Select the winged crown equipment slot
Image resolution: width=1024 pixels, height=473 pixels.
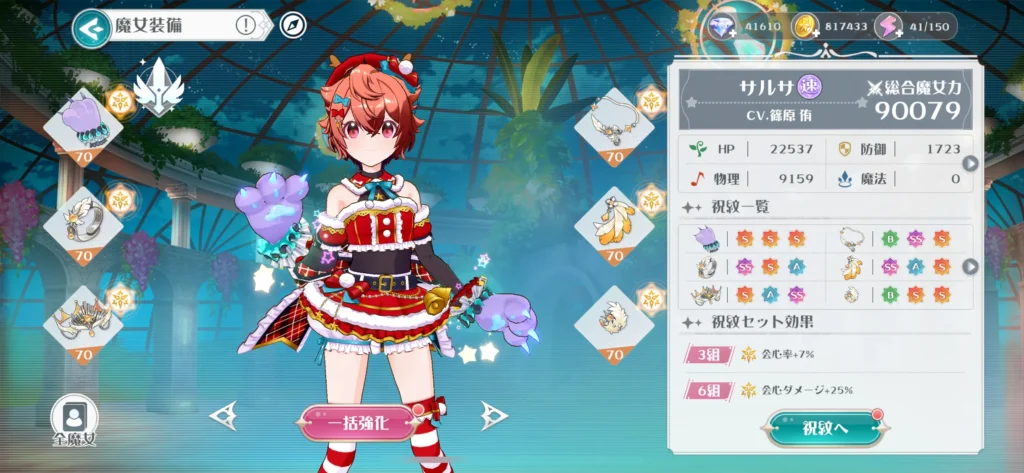click(x=83, y=320)
